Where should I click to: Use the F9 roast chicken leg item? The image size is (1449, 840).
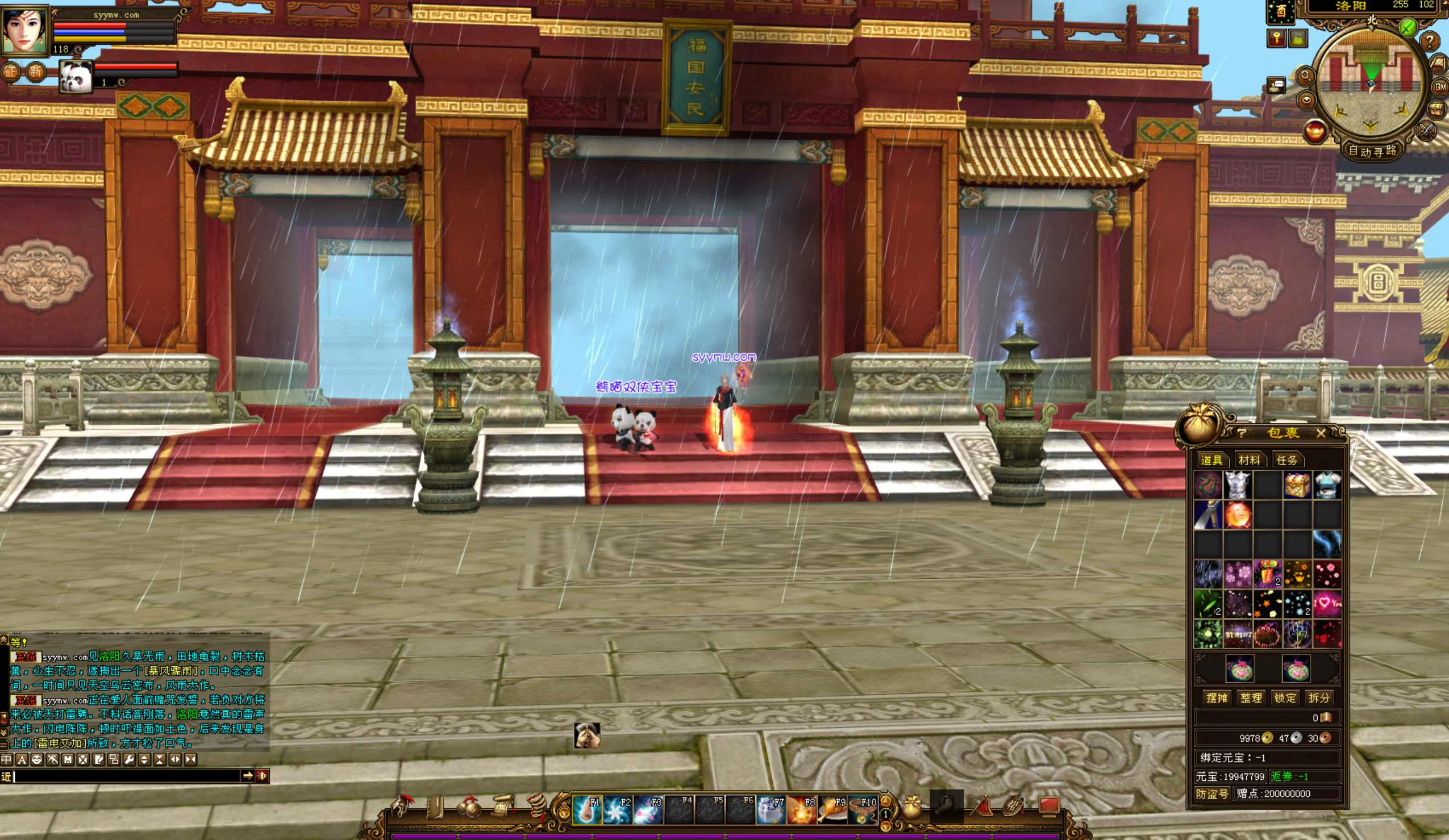[x=832, y=810]
